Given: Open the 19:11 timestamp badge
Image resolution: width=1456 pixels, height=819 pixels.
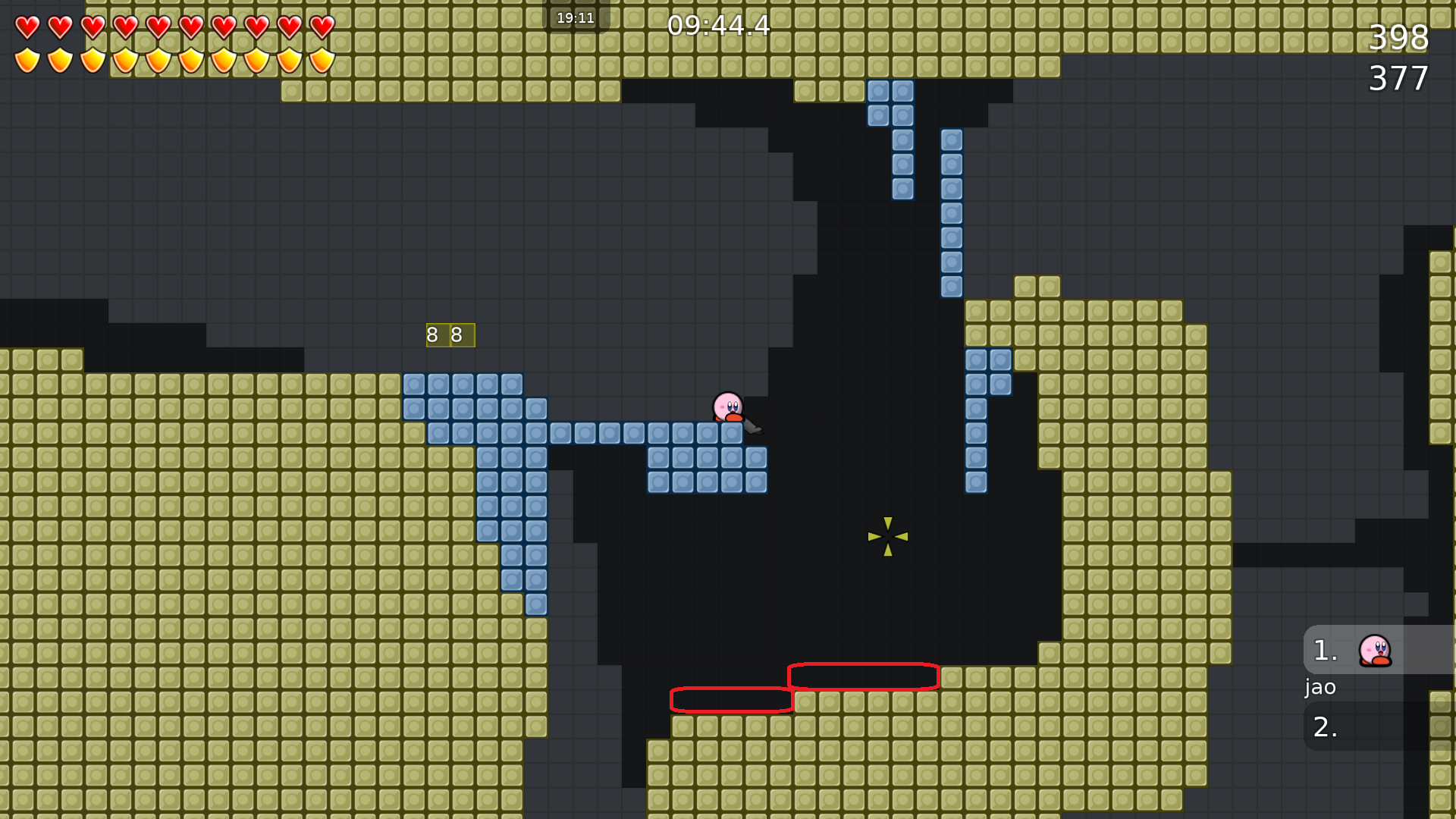Looking at the screenshot, I should point(576,17).
